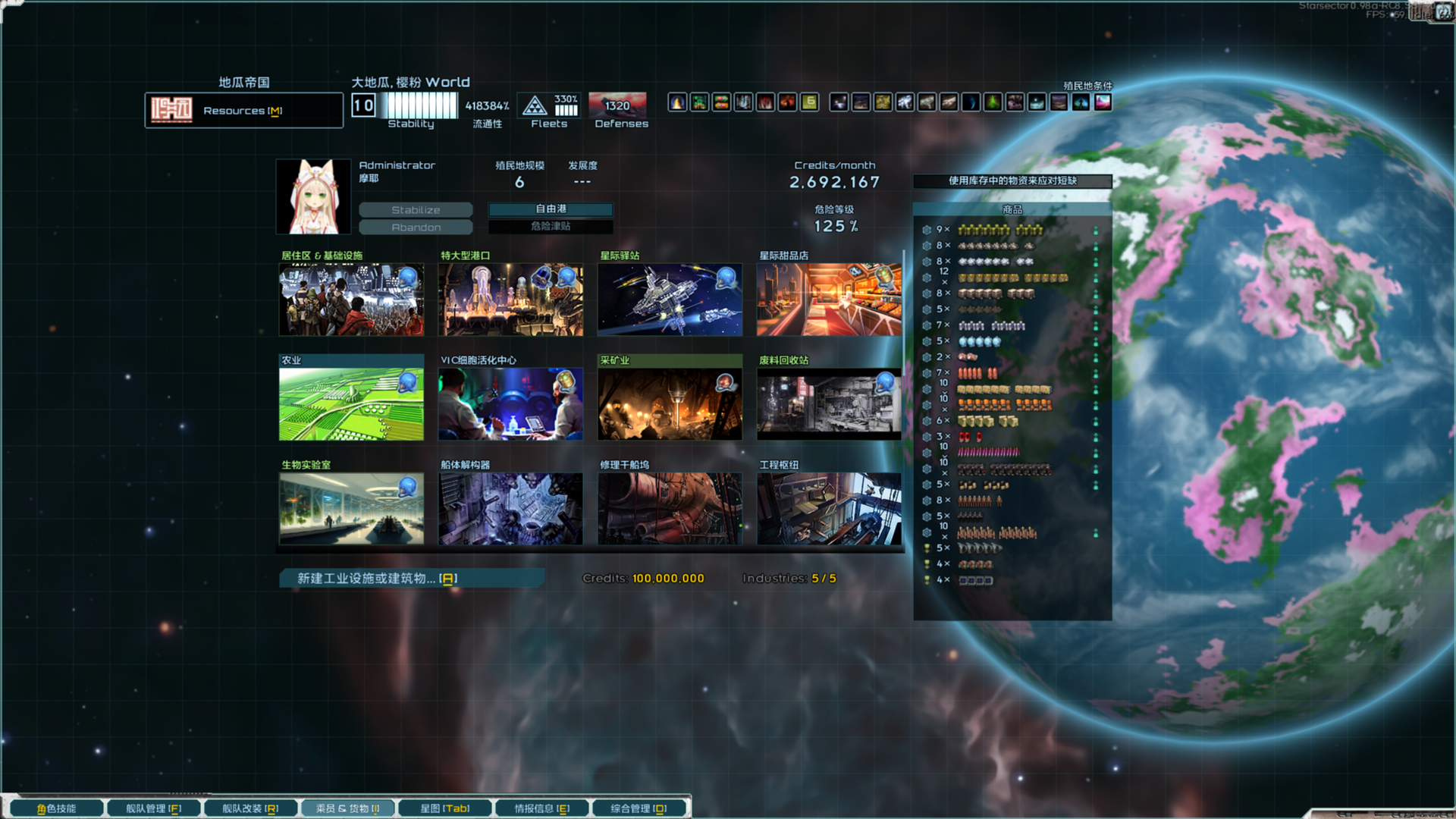Open the 船体解构器 industry
The height and width of the screenshot is (819, 1456).
coord(510,508)
